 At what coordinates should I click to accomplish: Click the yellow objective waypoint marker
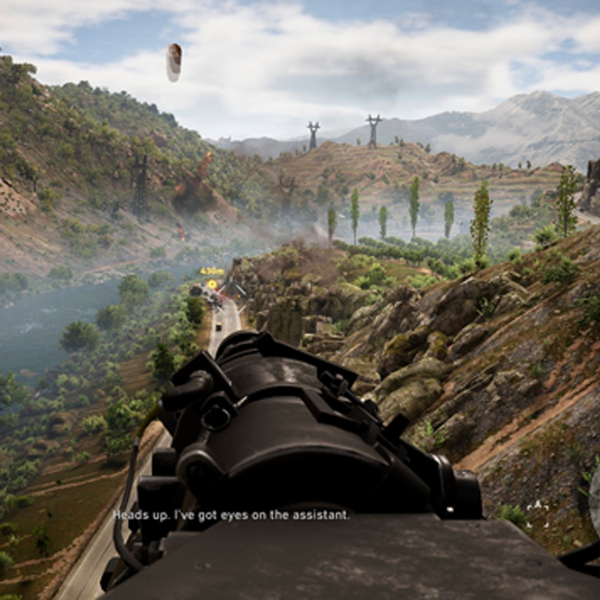pos(212,284)
